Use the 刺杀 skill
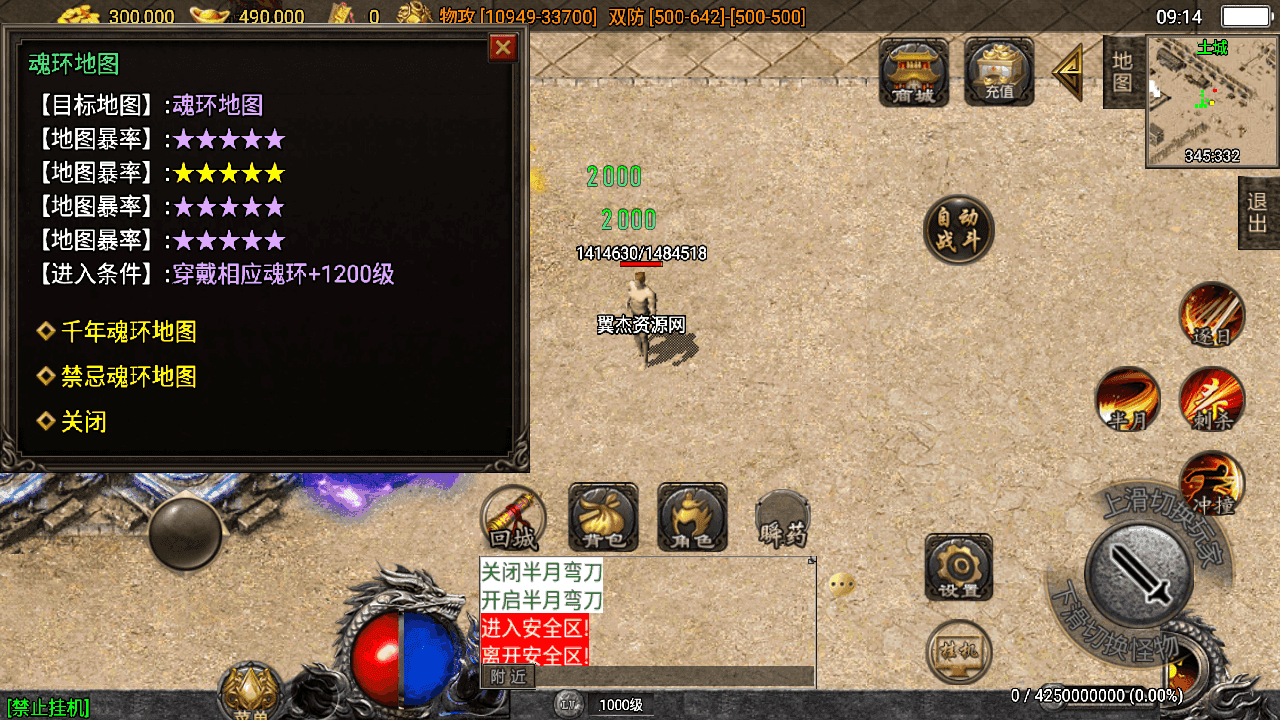Image resolution: width=1280 pixels, height=720 pixels. [1212, 400]
